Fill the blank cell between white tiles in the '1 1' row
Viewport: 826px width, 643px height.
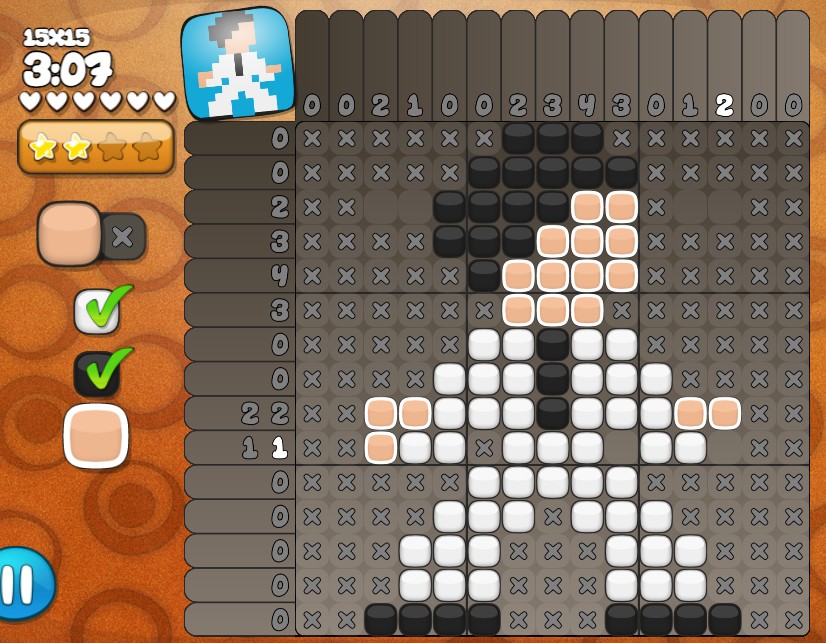[621, 447]
